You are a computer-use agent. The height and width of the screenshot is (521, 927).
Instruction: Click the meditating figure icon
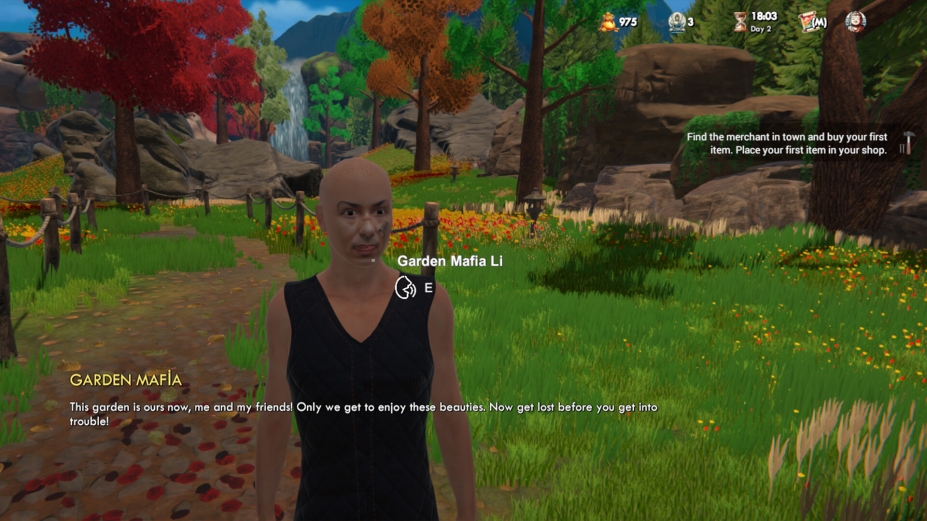point(676,21)
